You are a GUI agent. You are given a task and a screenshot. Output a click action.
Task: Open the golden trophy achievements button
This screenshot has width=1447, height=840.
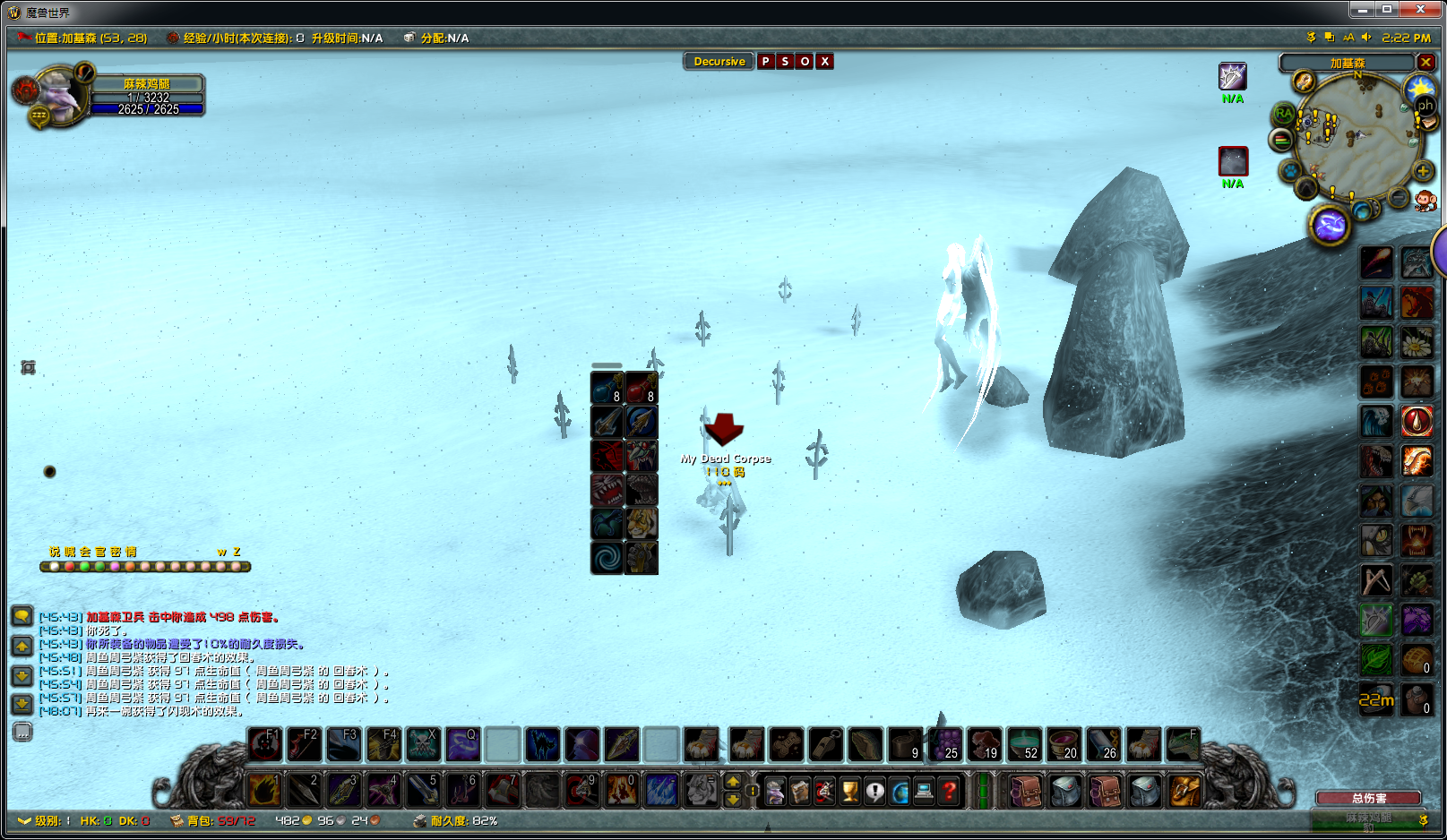pyautogui.click(x=849, y=791)
